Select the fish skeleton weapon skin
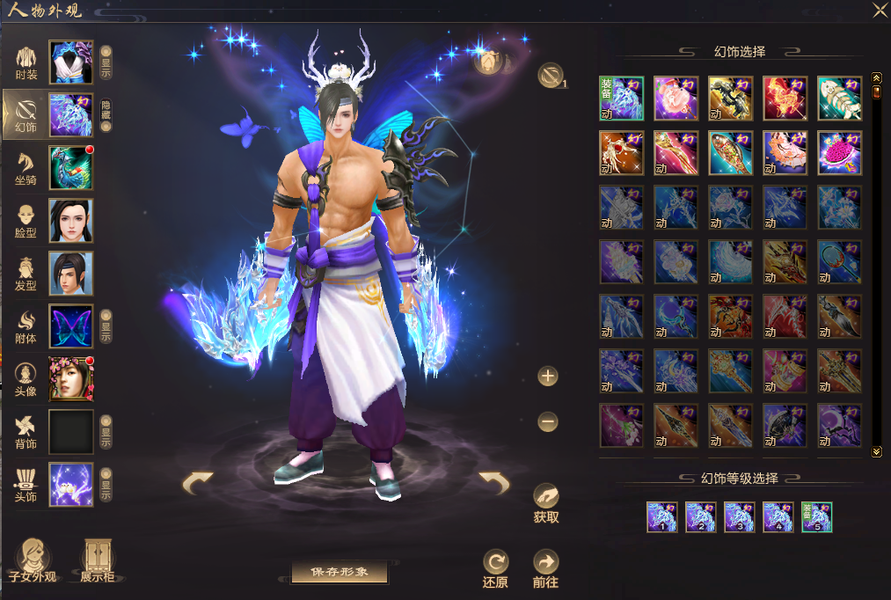This screenshot has width=891, height=600. click(x=838, y=98)
